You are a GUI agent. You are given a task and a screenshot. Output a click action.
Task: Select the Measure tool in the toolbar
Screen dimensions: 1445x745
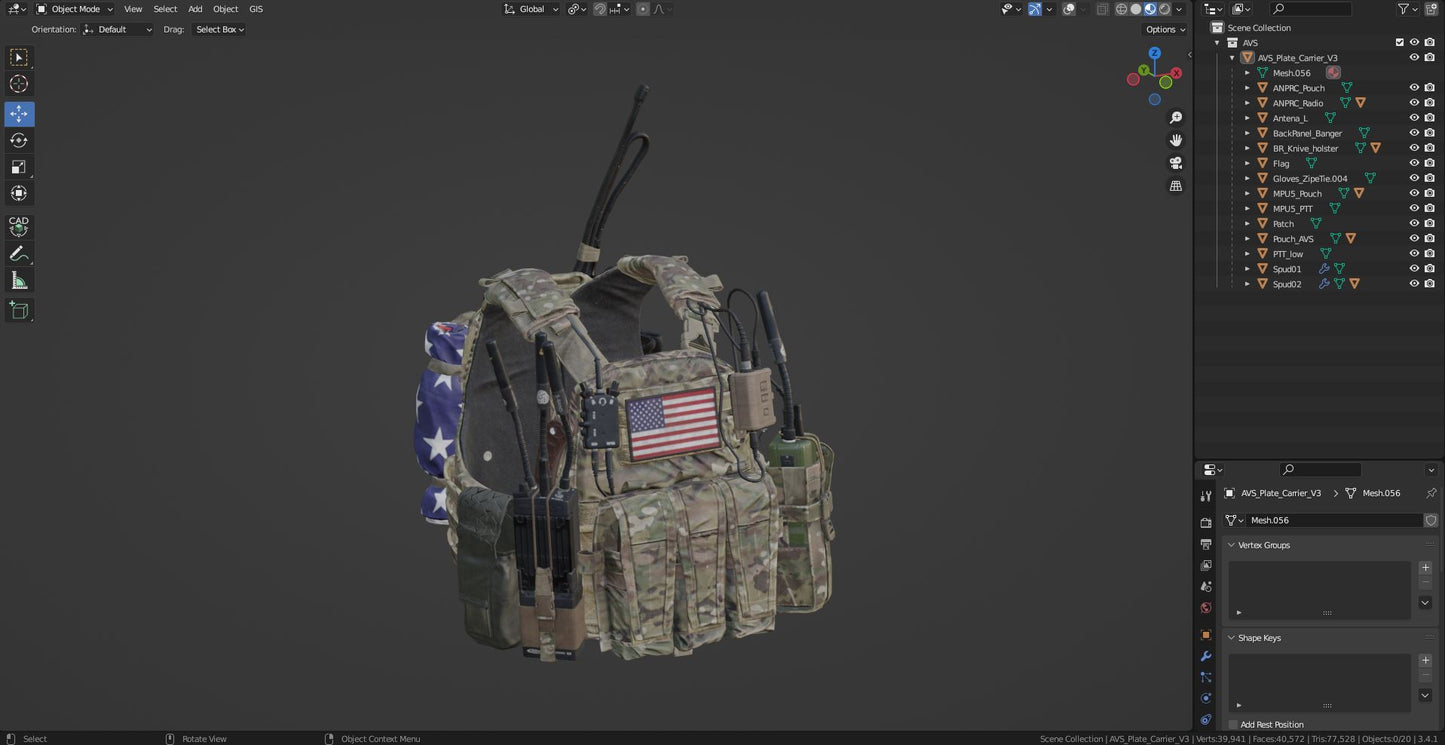pos(18,280)
